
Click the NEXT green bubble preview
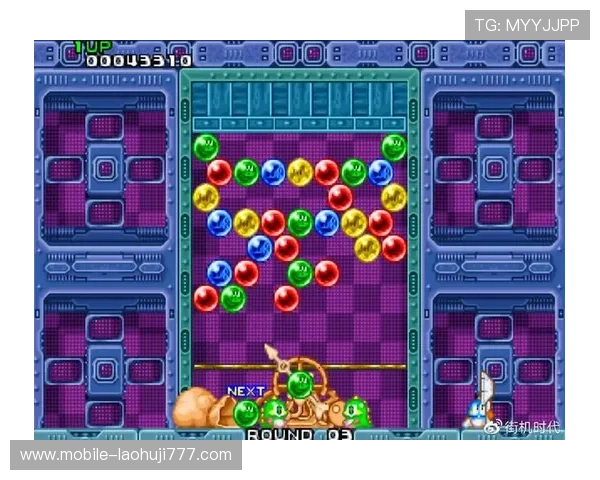(246, 411)
